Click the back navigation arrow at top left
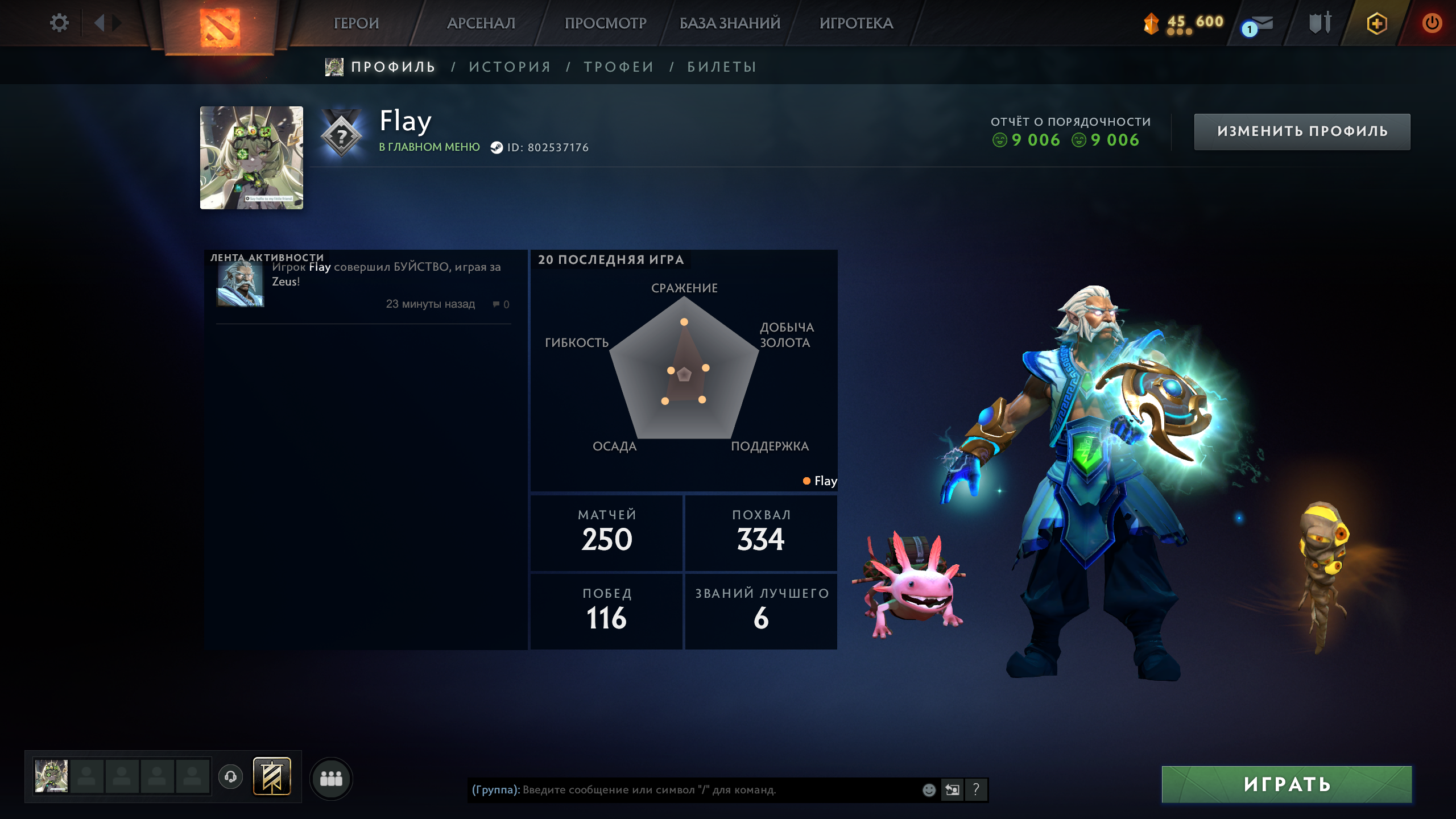The height and width of the screenshot is (819, 1456). (100, 23)
